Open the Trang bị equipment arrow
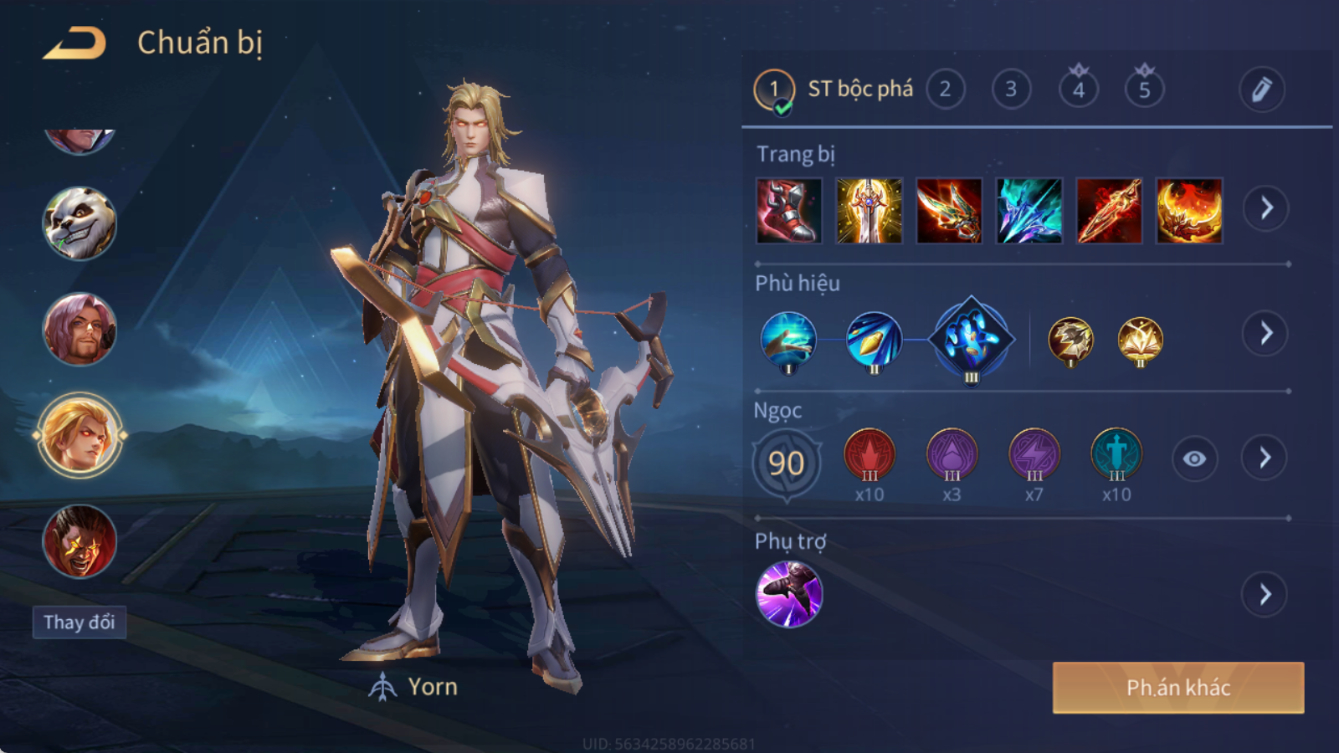 click(1265, 208)
